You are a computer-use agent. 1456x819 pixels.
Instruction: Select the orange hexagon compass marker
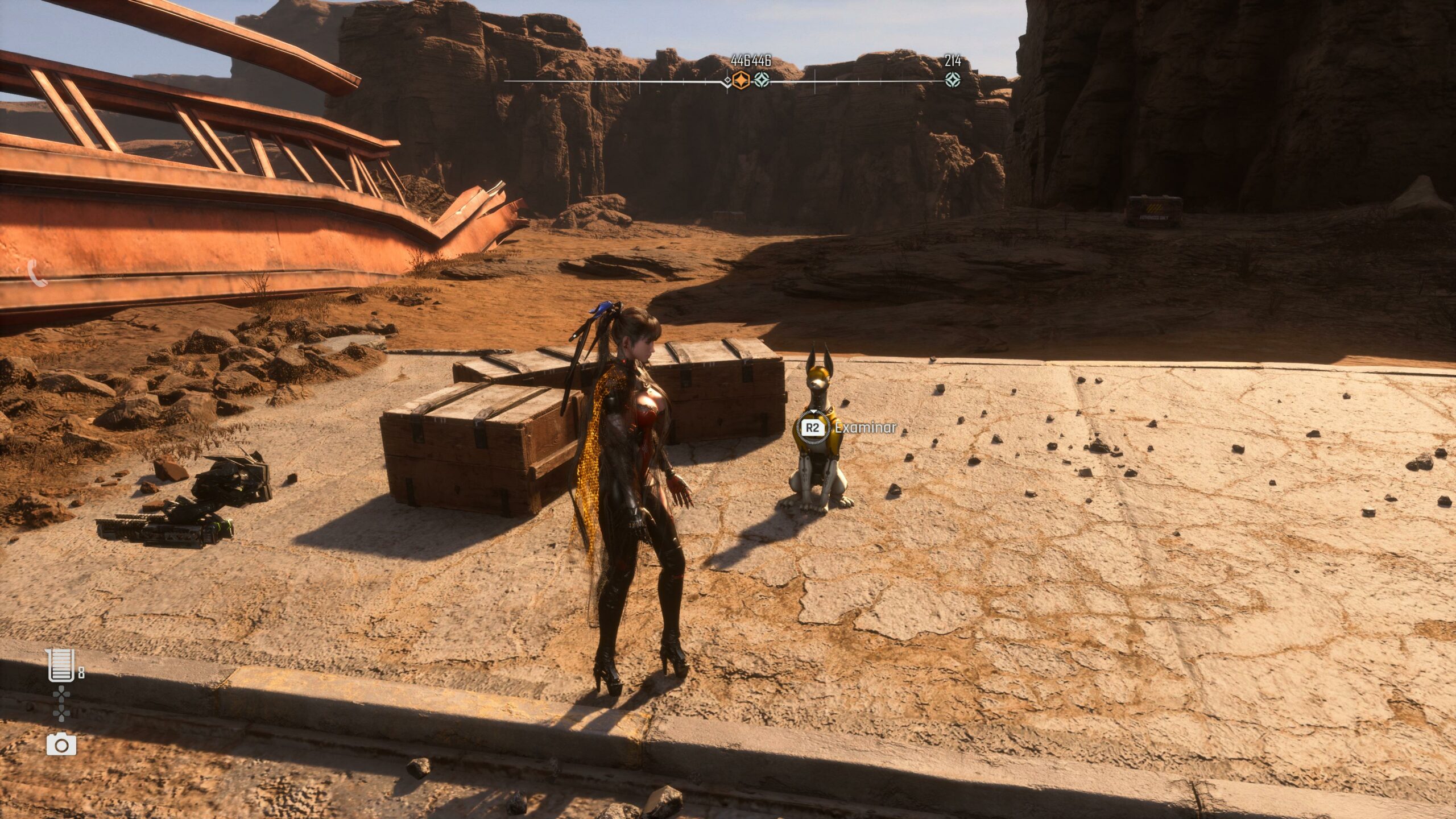(741, 80)
